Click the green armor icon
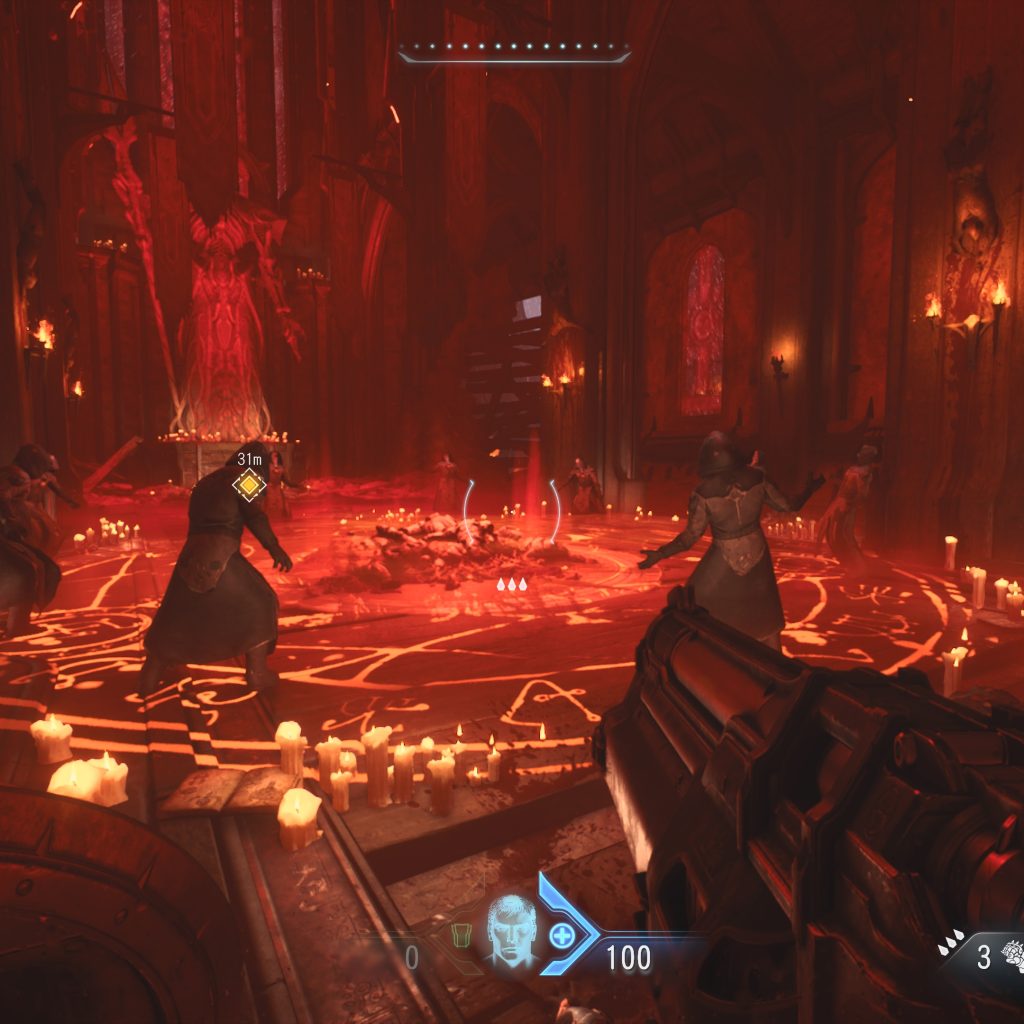 [461, 935]
